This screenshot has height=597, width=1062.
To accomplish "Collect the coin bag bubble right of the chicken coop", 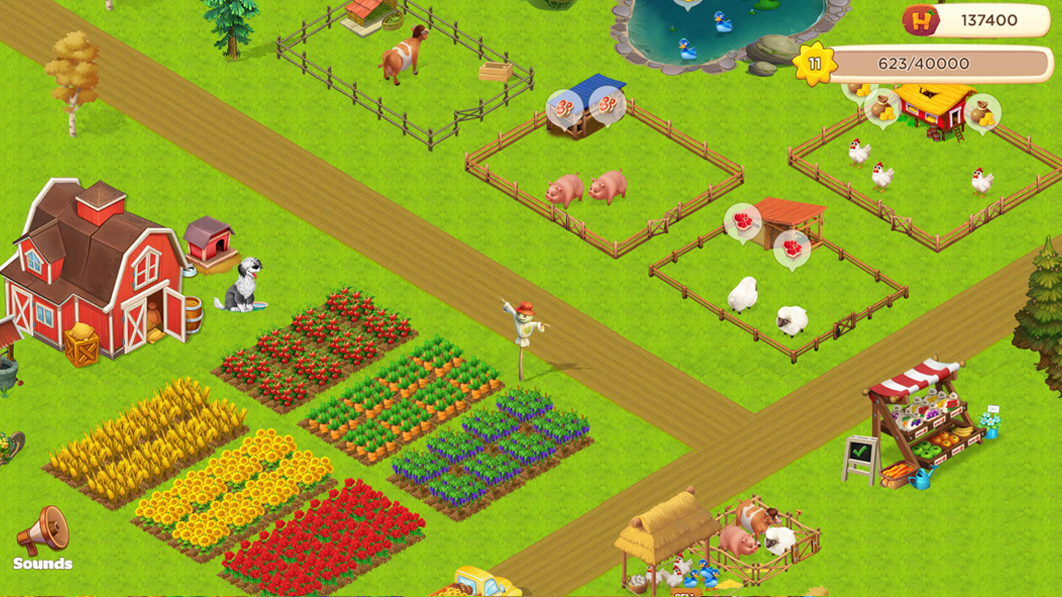I will 983,113.
